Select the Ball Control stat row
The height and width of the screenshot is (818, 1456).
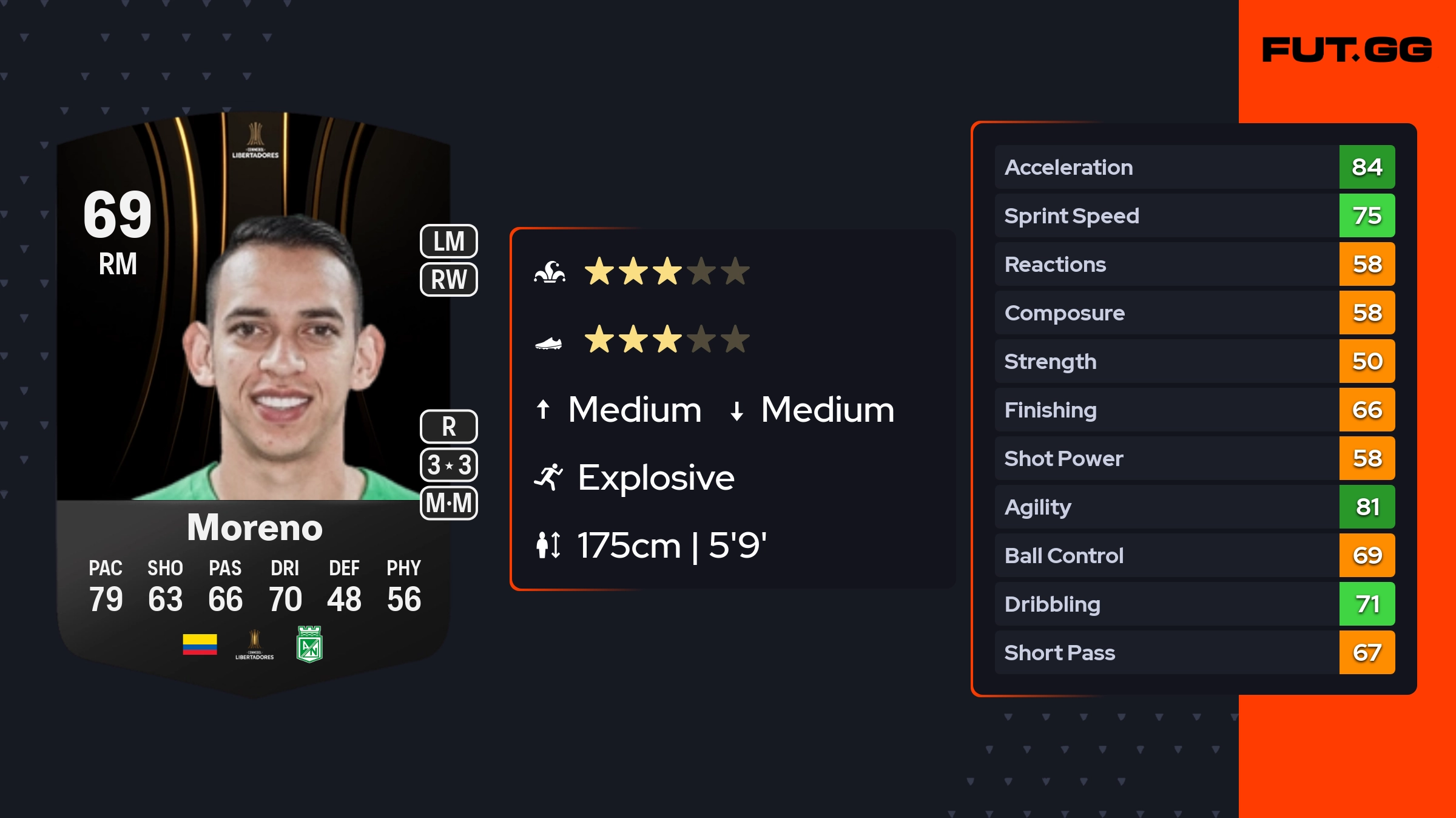click(x=1194, y=555)
